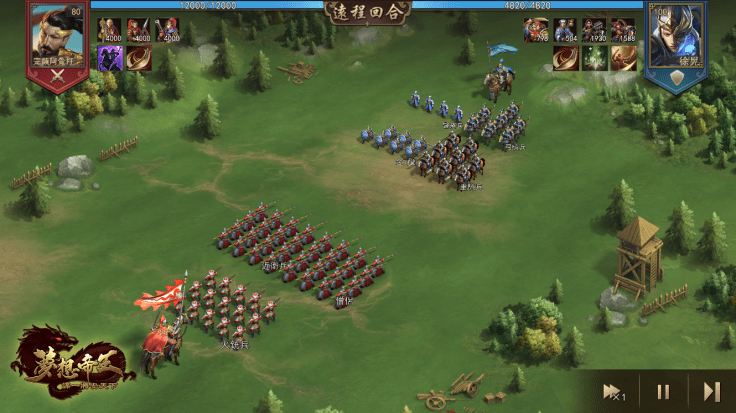Inspect the left army's red crescent slash skill
Image resolution: width=736 pixels, height=413 pixels.
[138, 59]
